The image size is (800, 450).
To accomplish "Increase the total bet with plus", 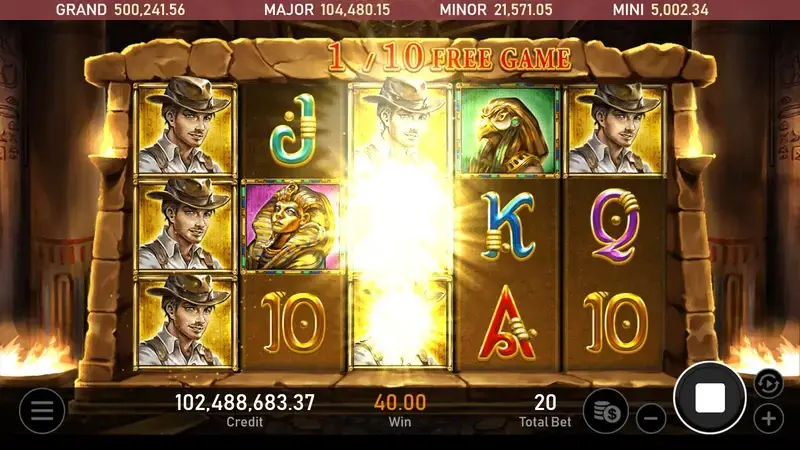I will point(768,417).
